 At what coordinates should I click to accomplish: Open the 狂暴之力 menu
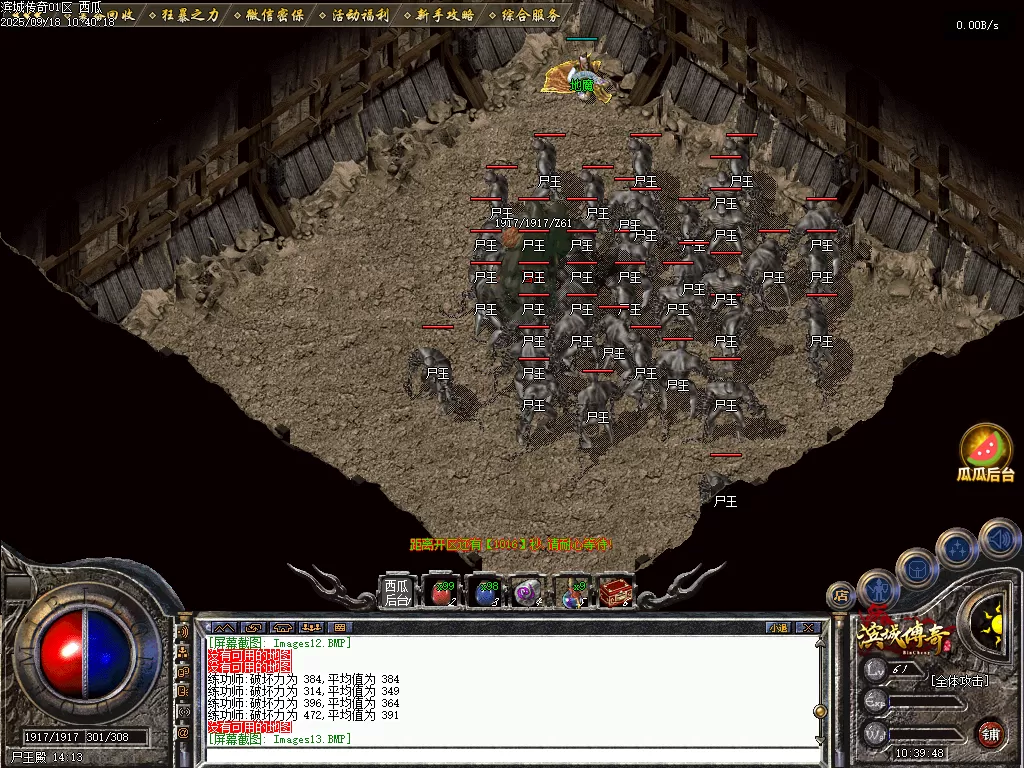[190, 15]
